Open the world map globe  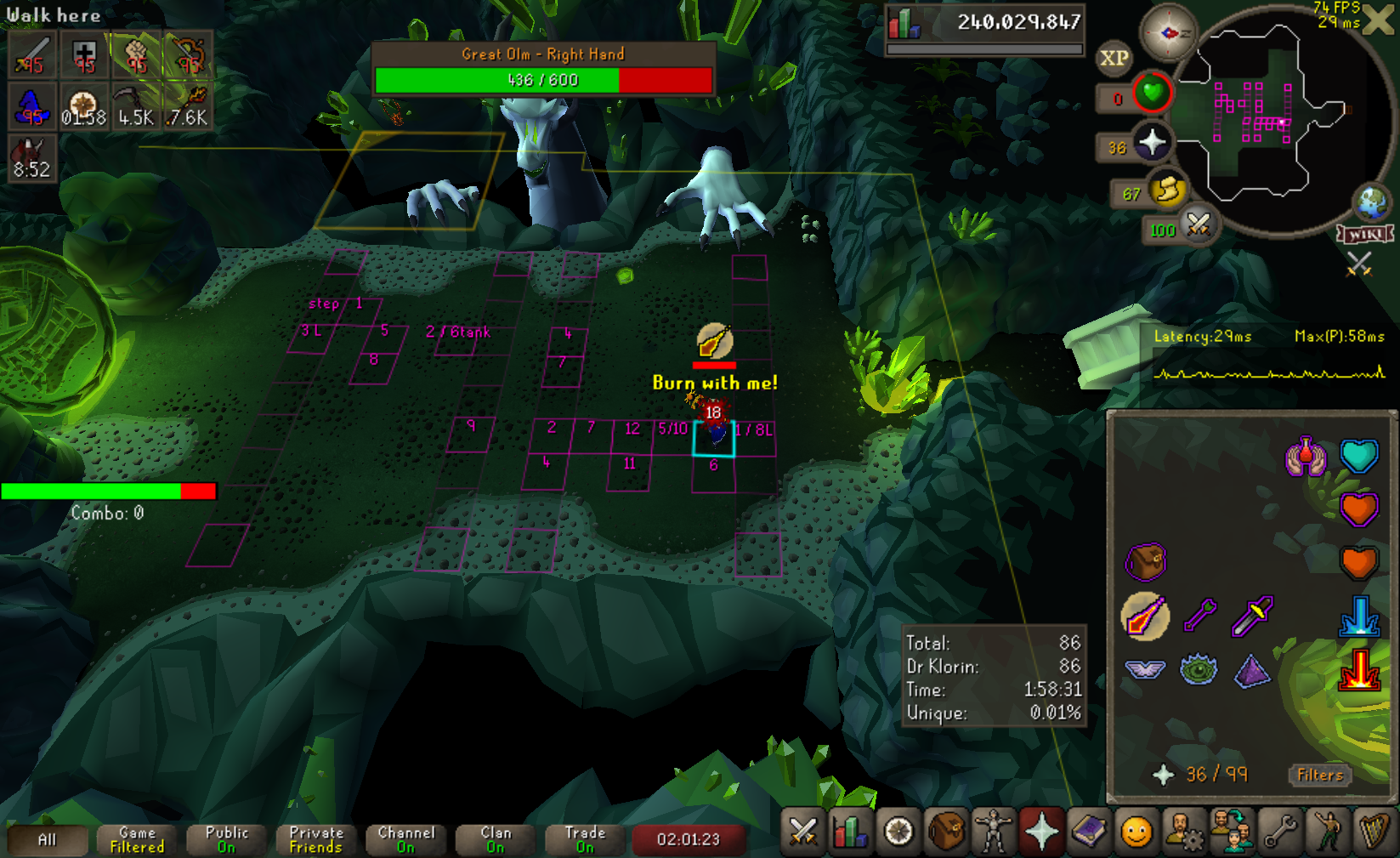point(1372,202)
